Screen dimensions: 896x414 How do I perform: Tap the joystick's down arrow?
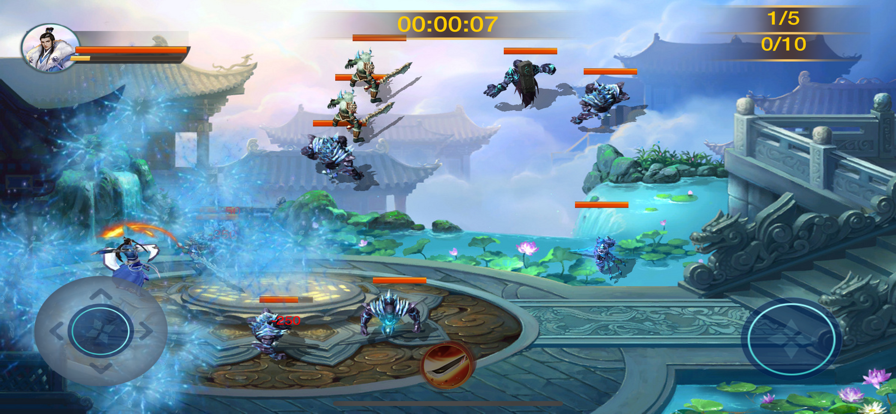pyautogui.click(x=101, y=367)
